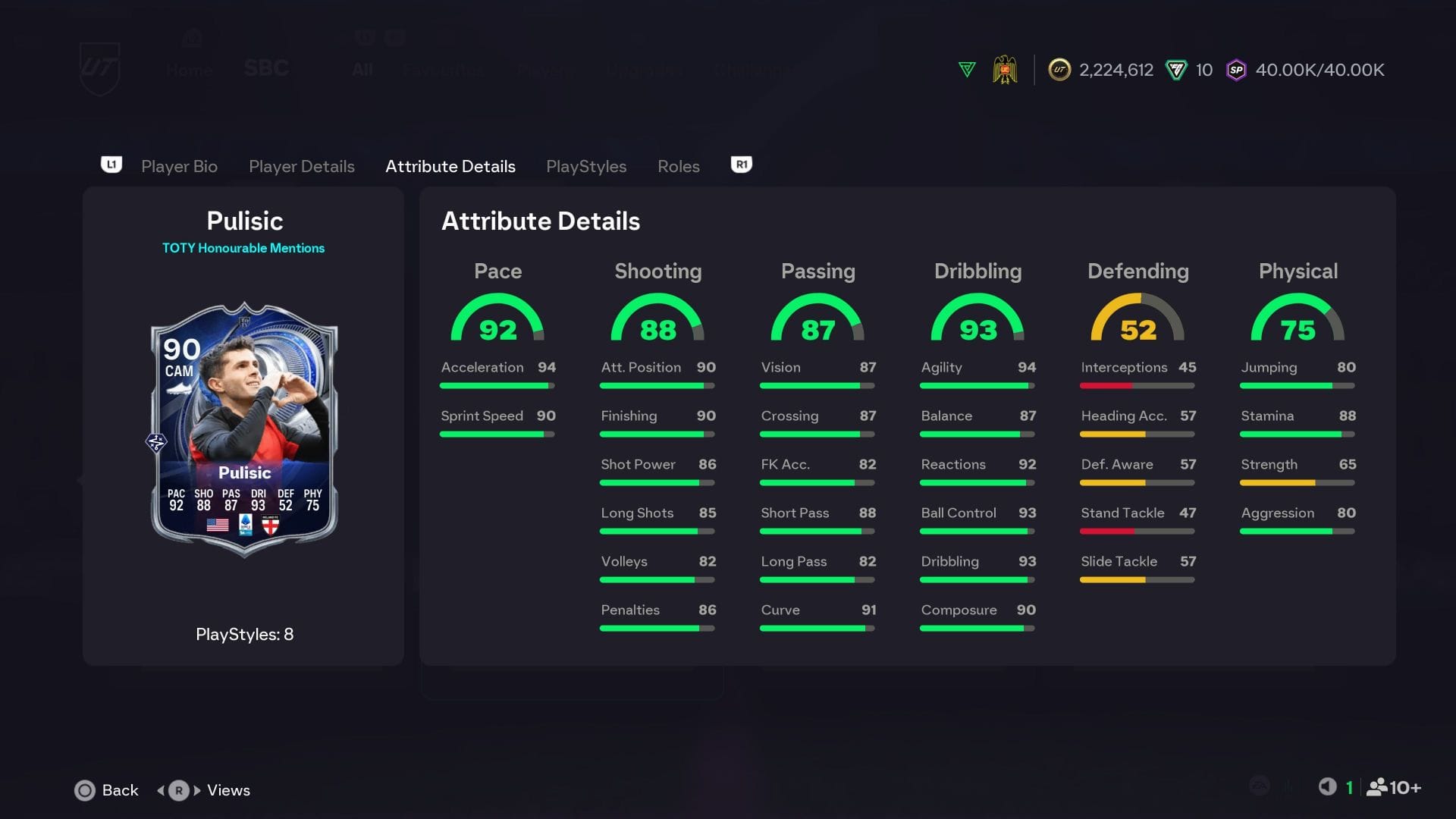
Task: Click the Sprint Speed progress bar
Action: pyautogui.click(x=497, y=434)
